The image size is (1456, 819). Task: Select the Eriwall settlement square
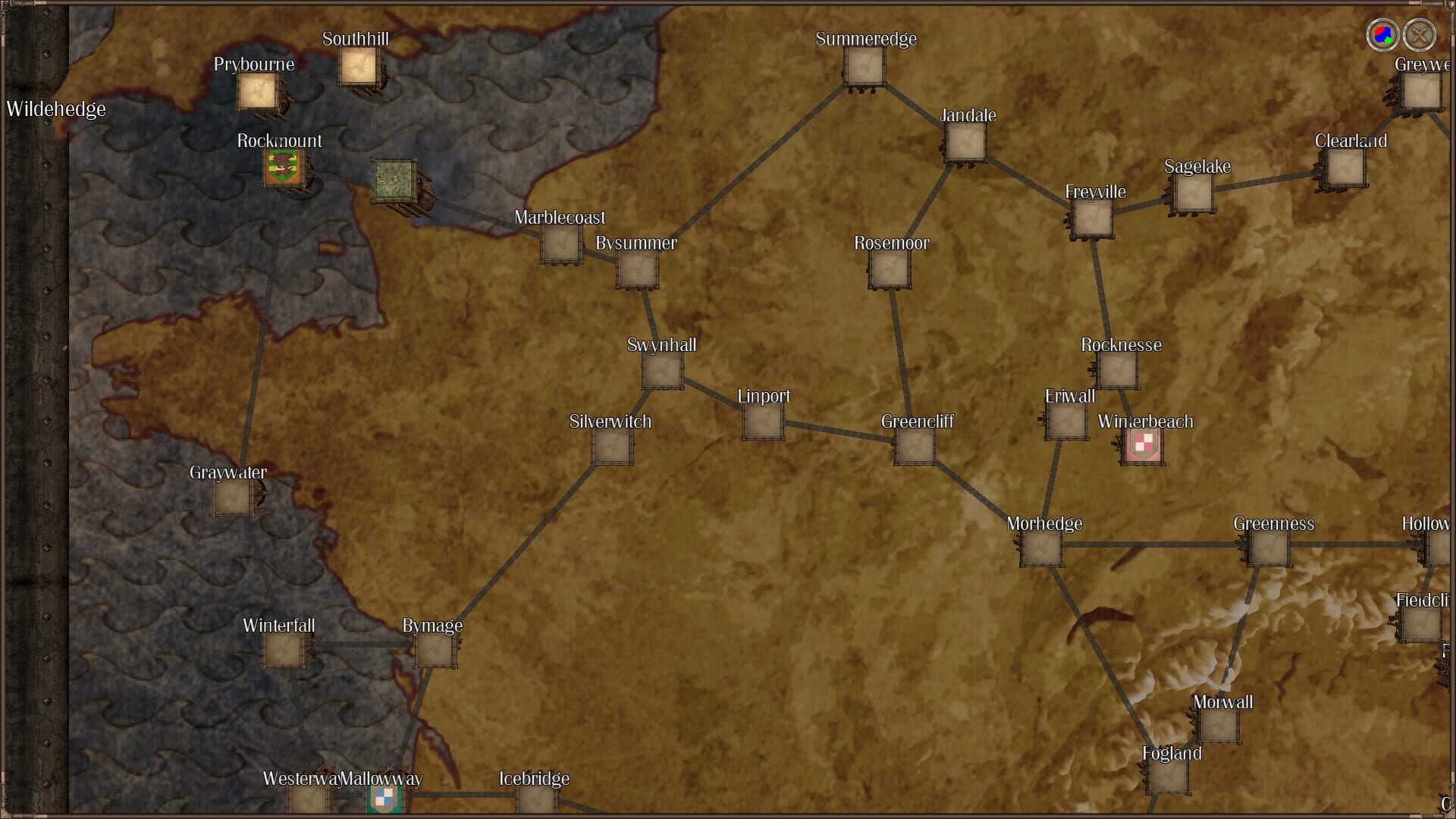1065,423
